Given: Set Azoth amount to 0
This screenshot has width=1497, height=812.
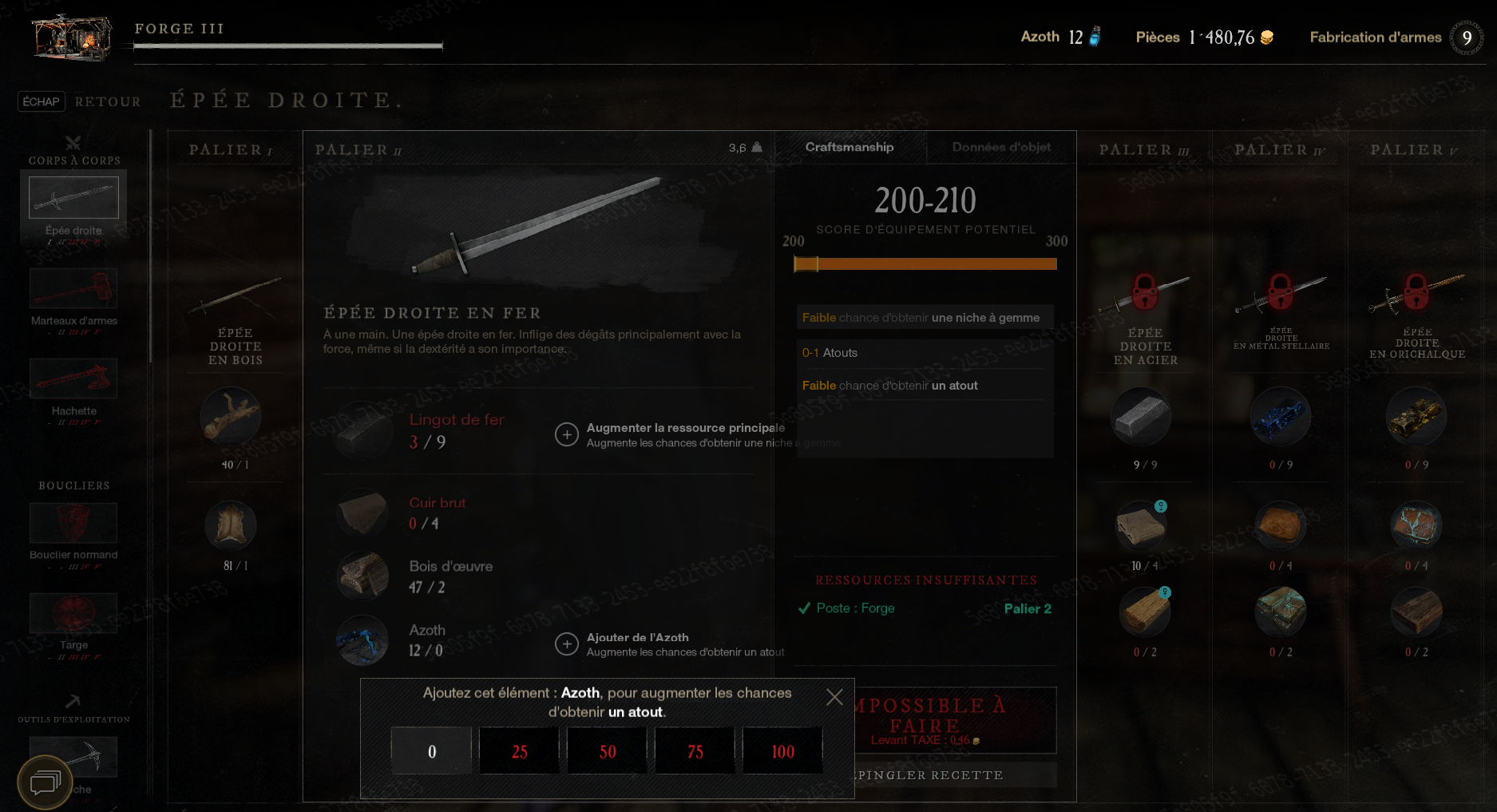Looking at the screenshot, I should point(431,751).
